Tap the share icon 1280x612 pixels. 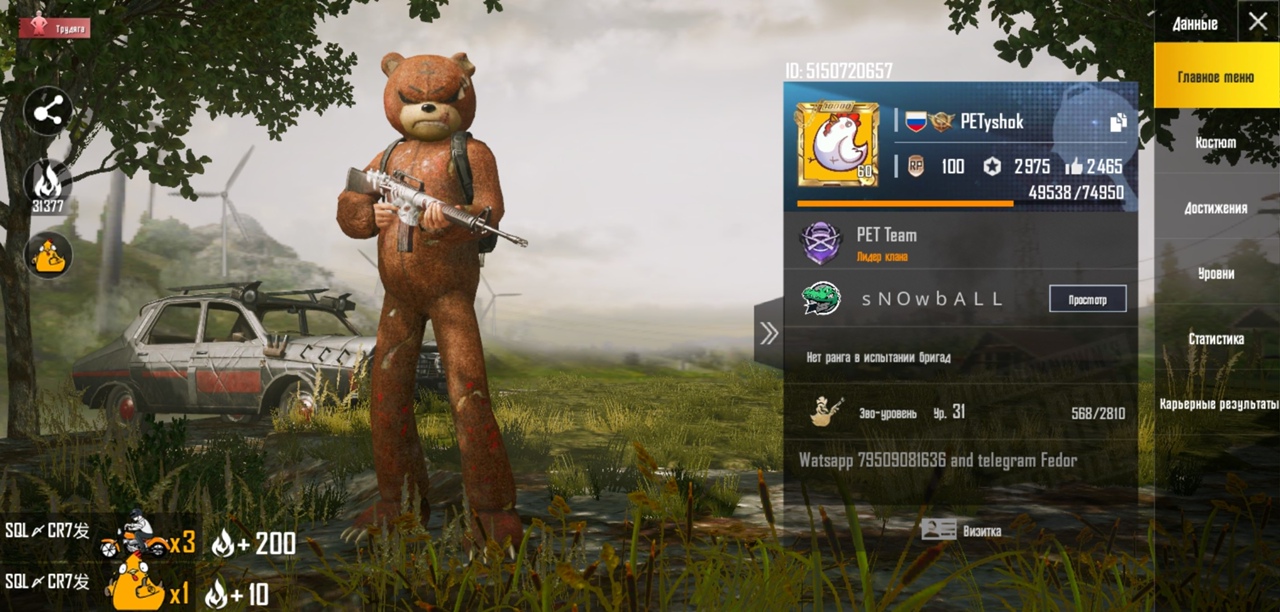coord(48,112)
